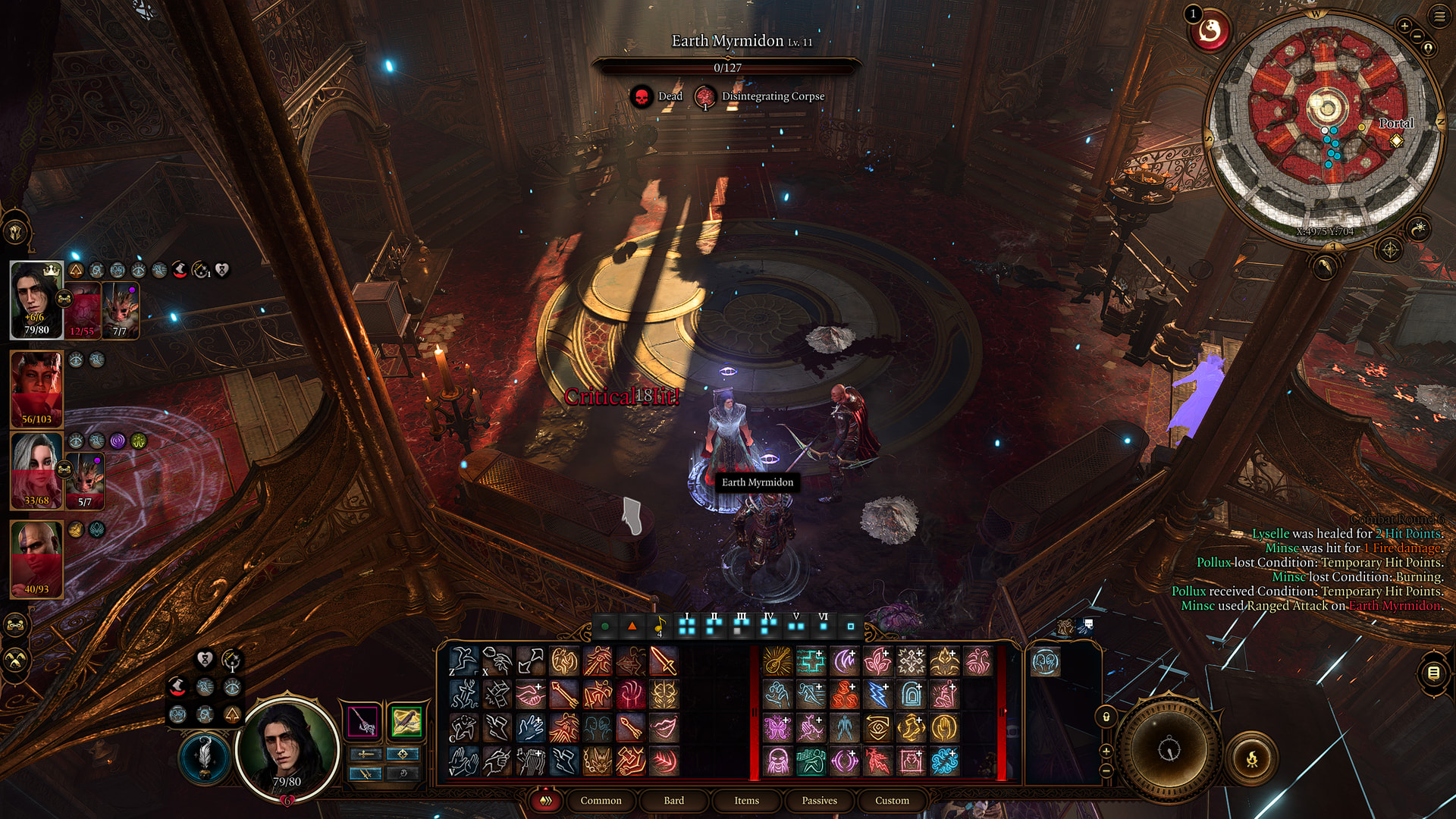Select the white-haired companion portrait

[x=36, y=470]
